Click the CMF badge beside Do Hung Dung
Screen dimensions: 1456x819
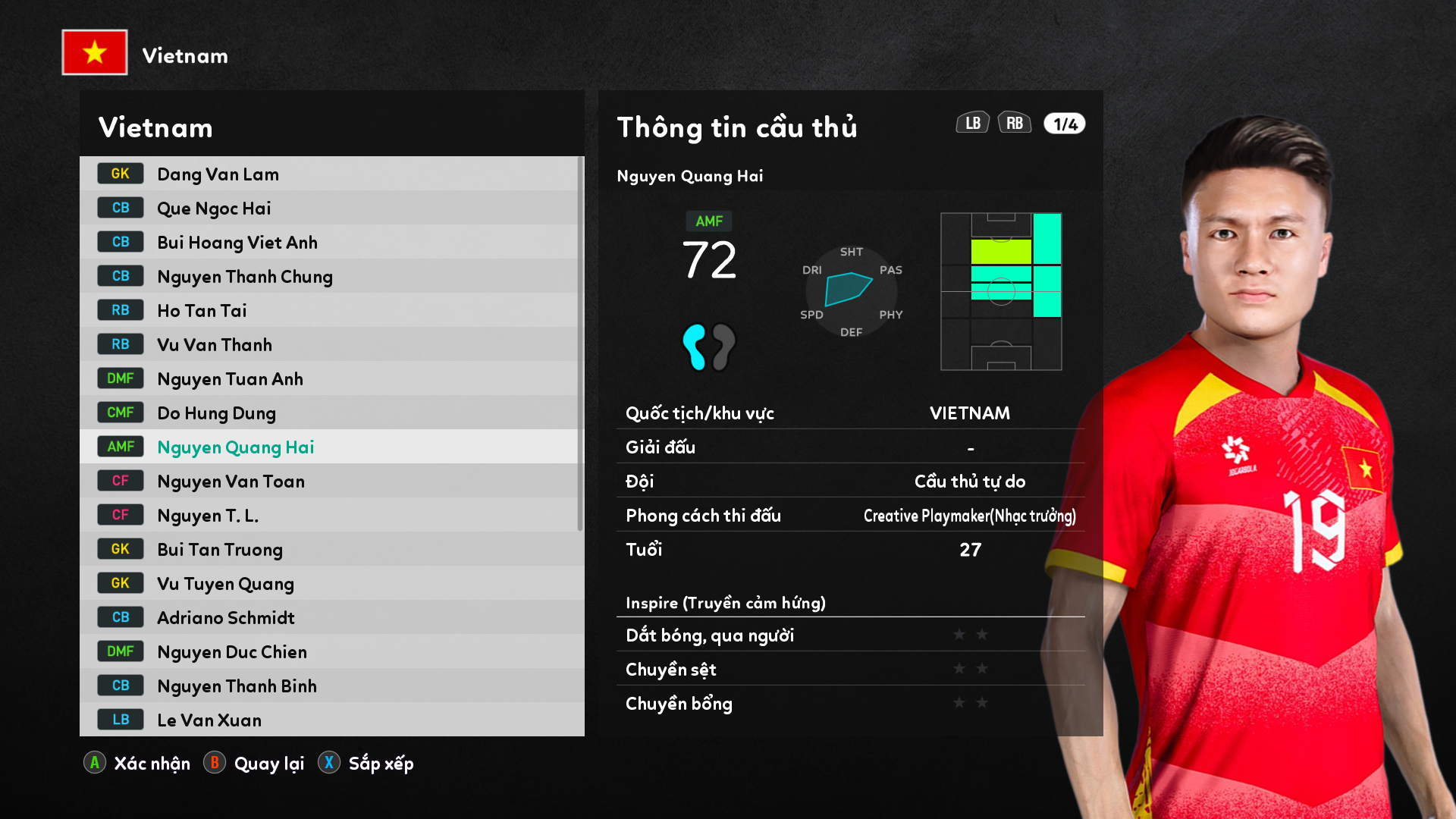coord(120,412)
